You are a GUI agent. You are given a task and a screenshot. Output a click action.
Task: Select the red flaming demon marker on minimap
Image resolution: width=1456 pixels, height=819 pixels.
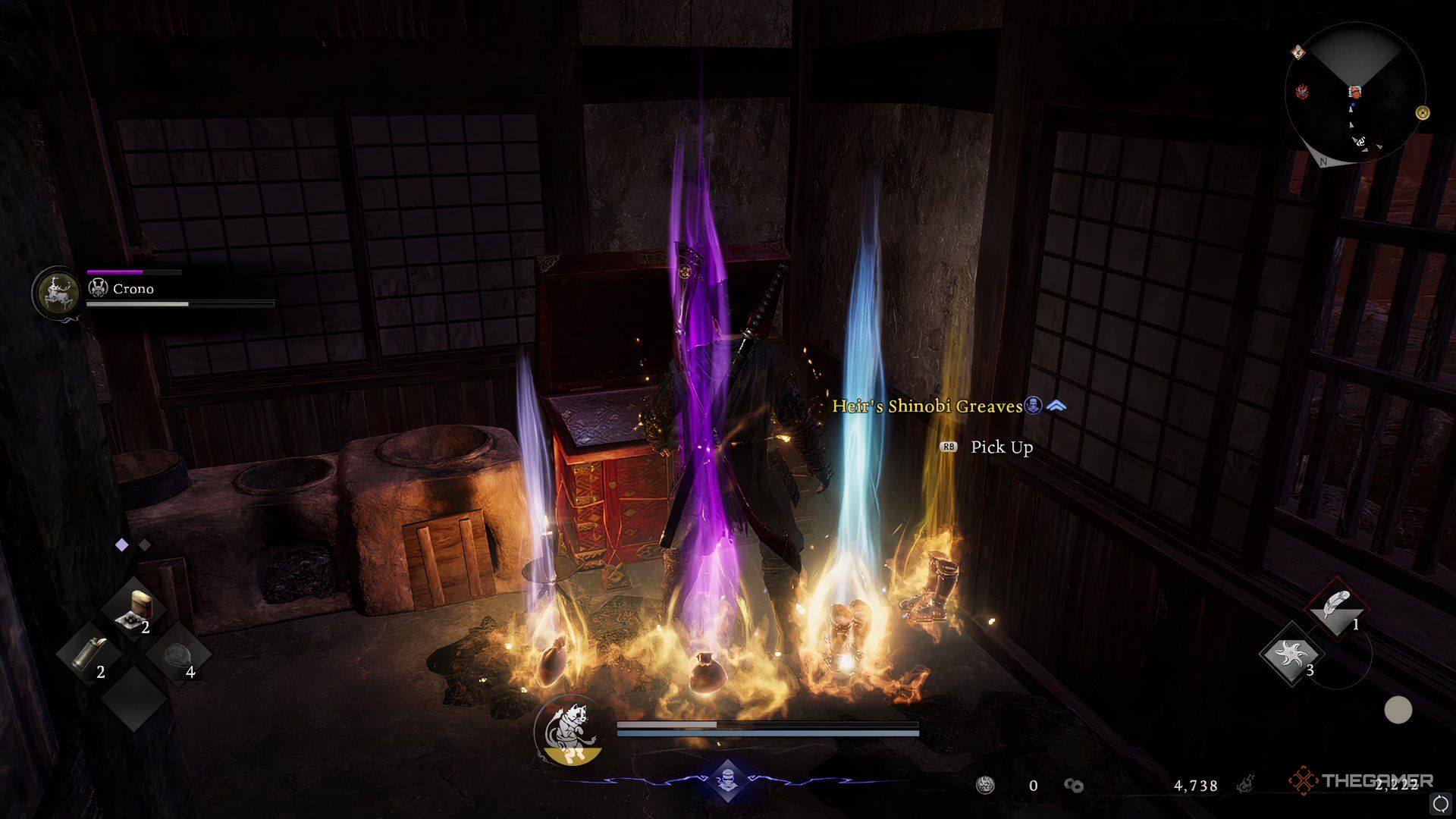tap(1303, 93)
